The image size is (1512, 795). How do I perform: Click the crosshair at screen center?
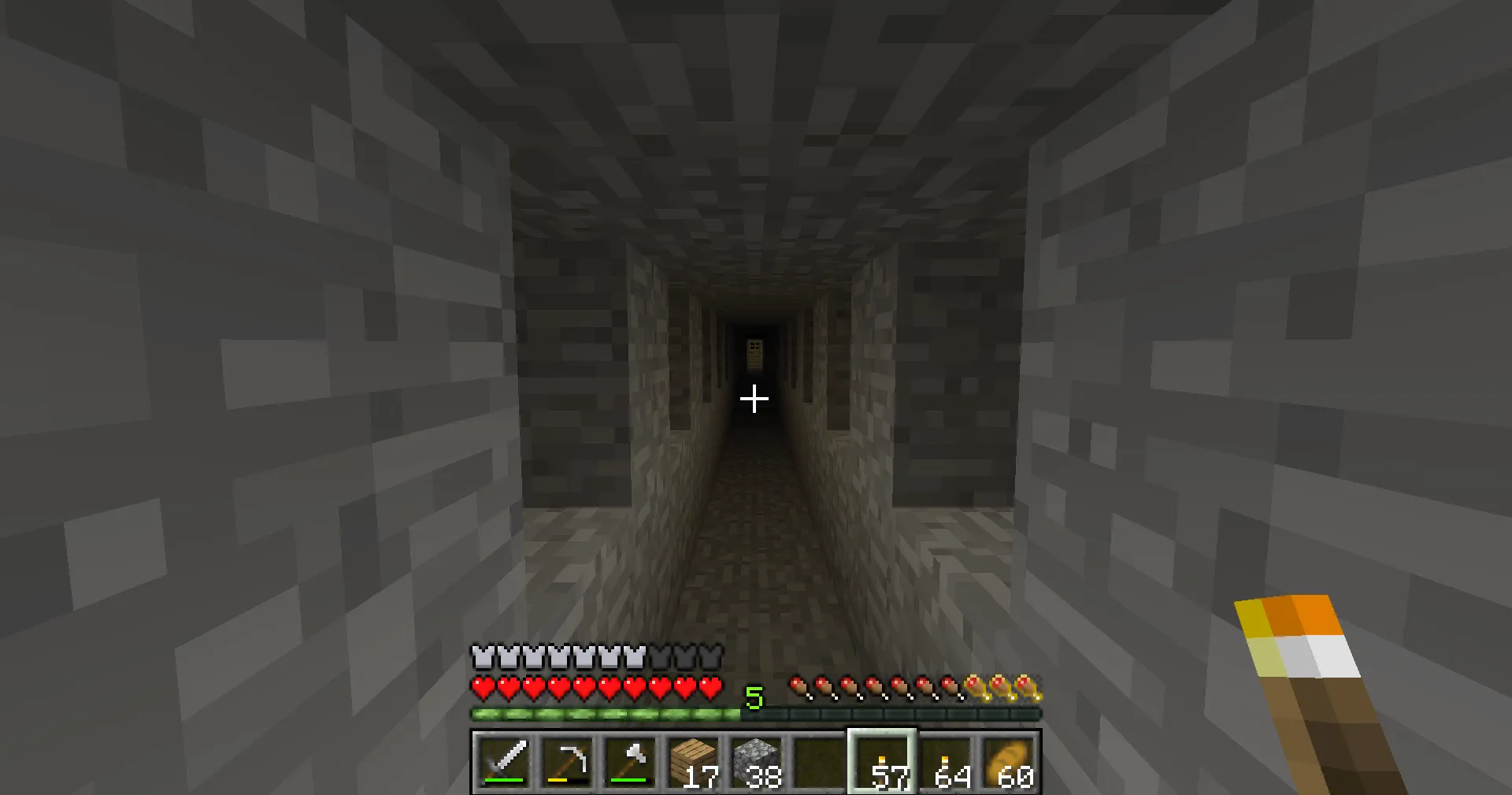click(x=754, y=400)
